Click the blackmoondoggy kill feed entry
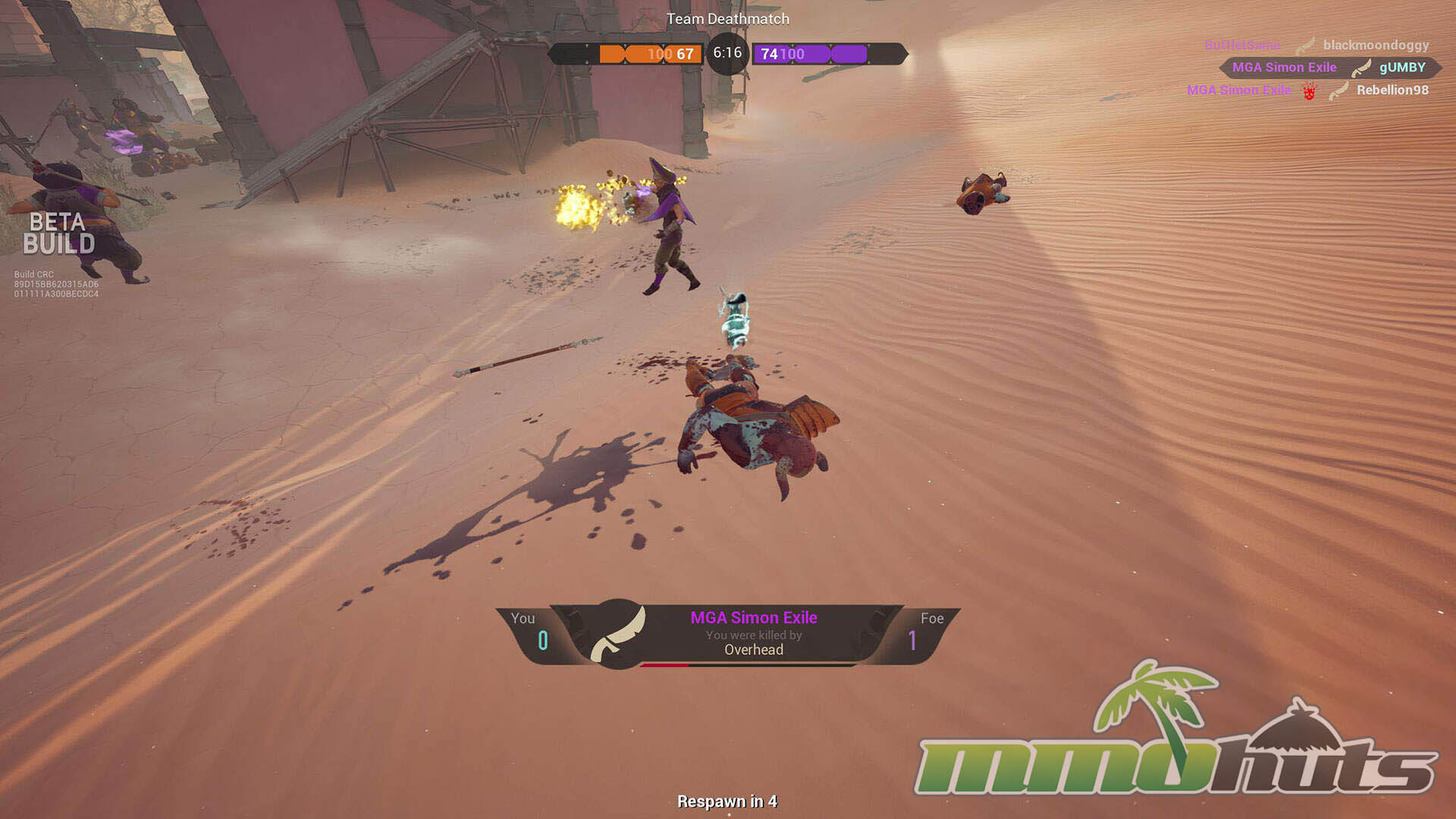Viewport: 1456px width, 819px height. pos(1375,45)
